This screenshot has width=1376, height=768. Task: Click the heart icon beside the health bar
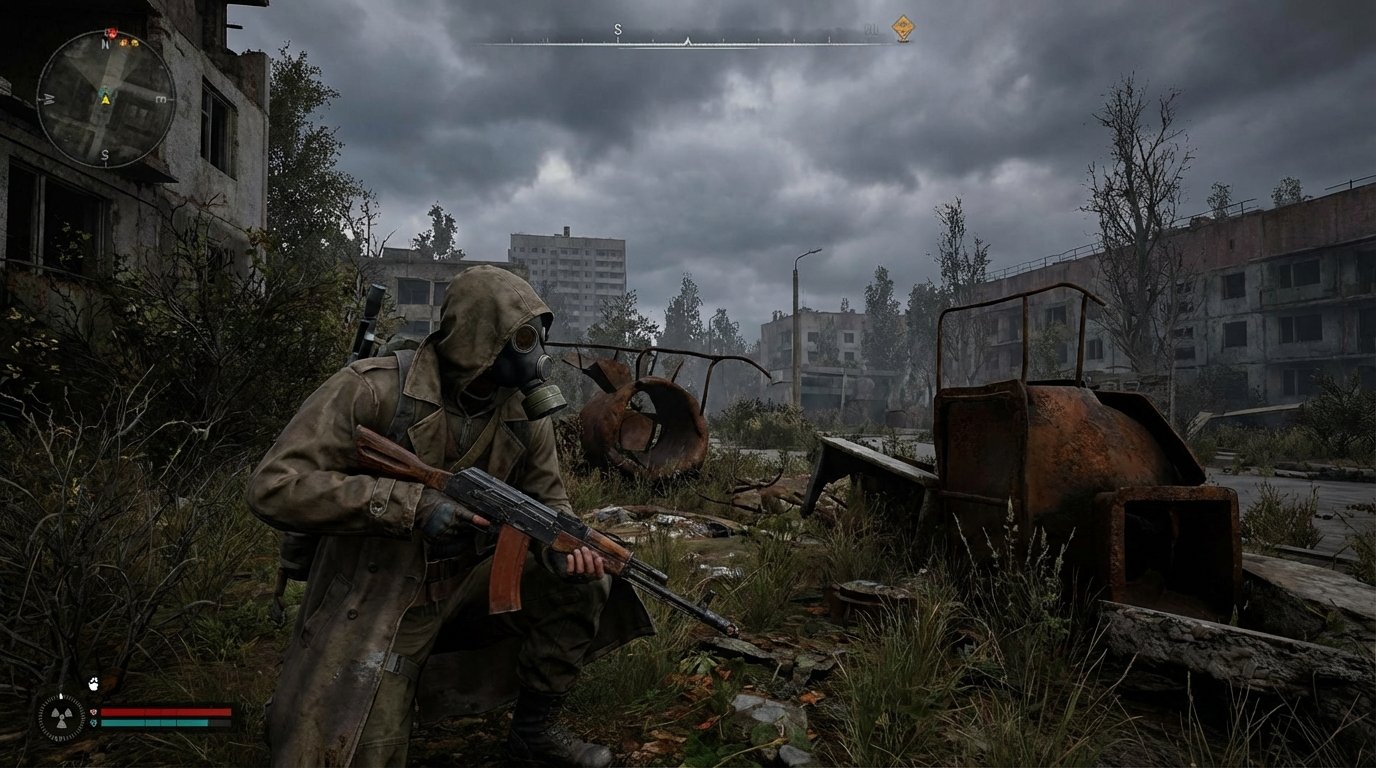tap(93, 712)
